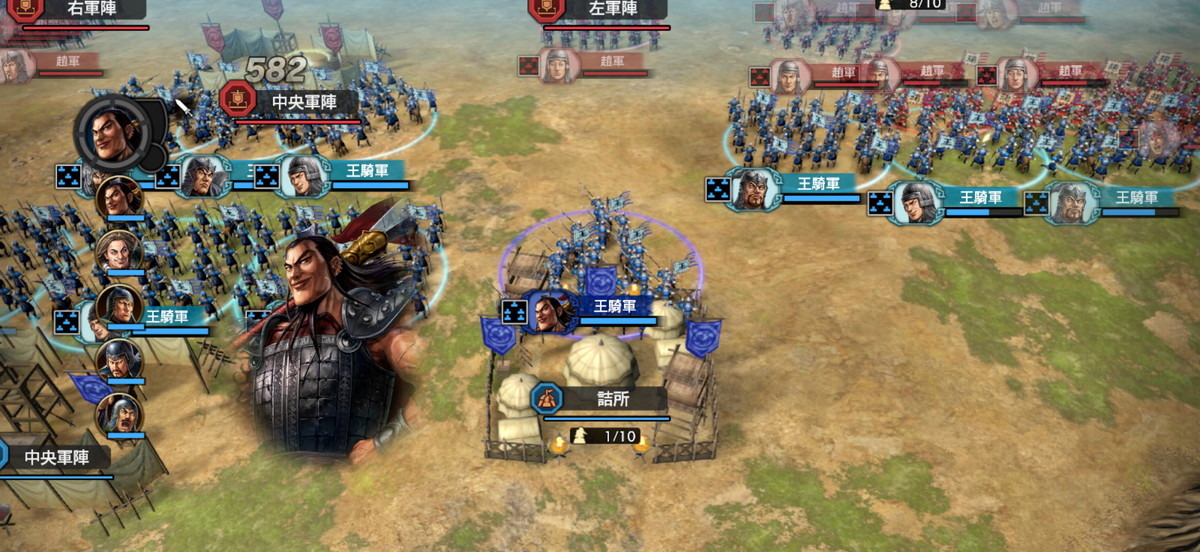Select the large circular commander portrait

(113, 130)
